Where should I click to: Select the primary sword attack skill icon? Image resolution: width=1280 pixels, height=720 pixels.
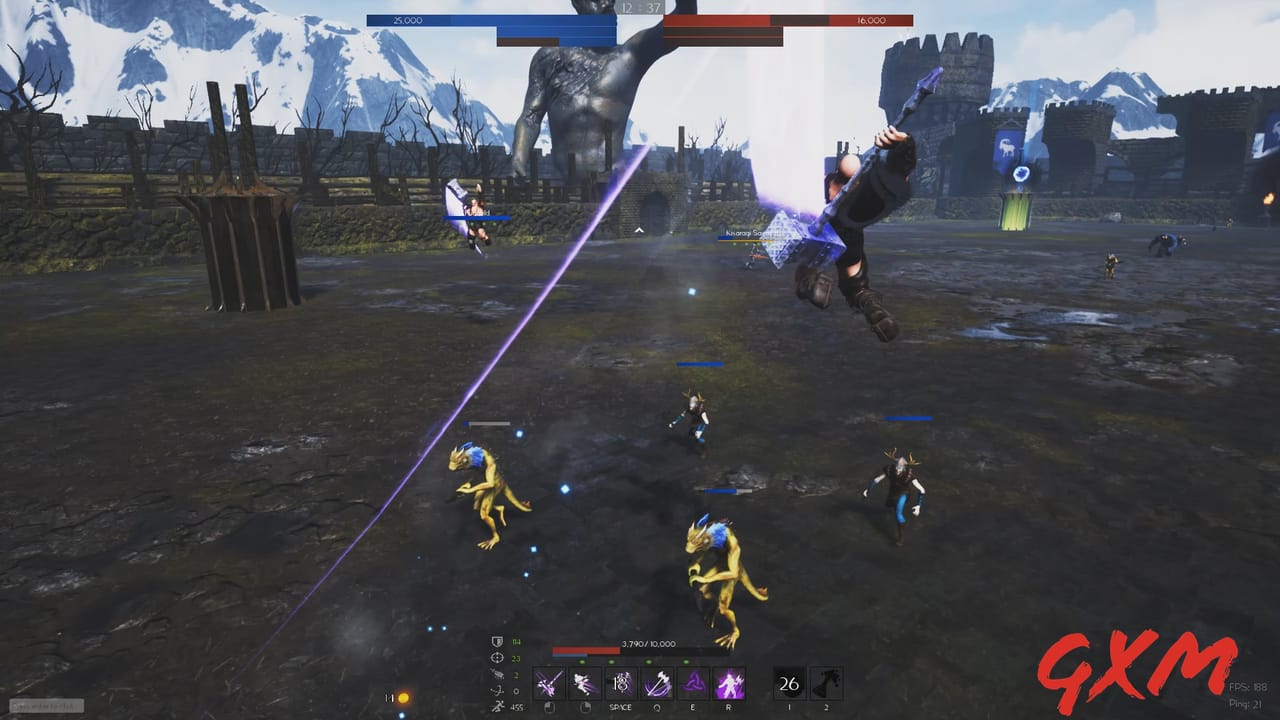(549, 682)
